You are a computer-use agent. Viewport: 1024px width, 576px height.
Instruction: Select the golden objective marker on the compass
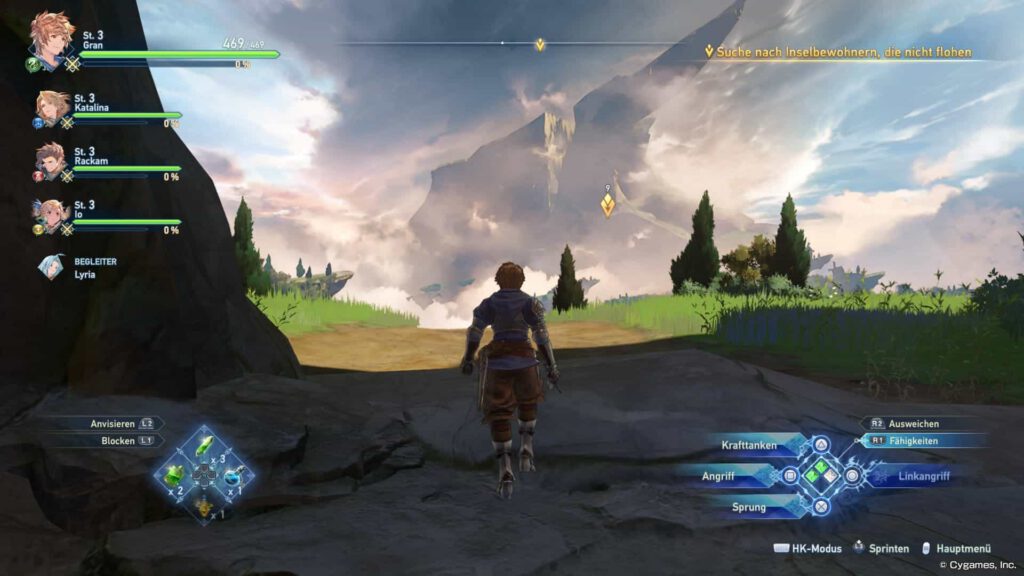click(540, 44)
